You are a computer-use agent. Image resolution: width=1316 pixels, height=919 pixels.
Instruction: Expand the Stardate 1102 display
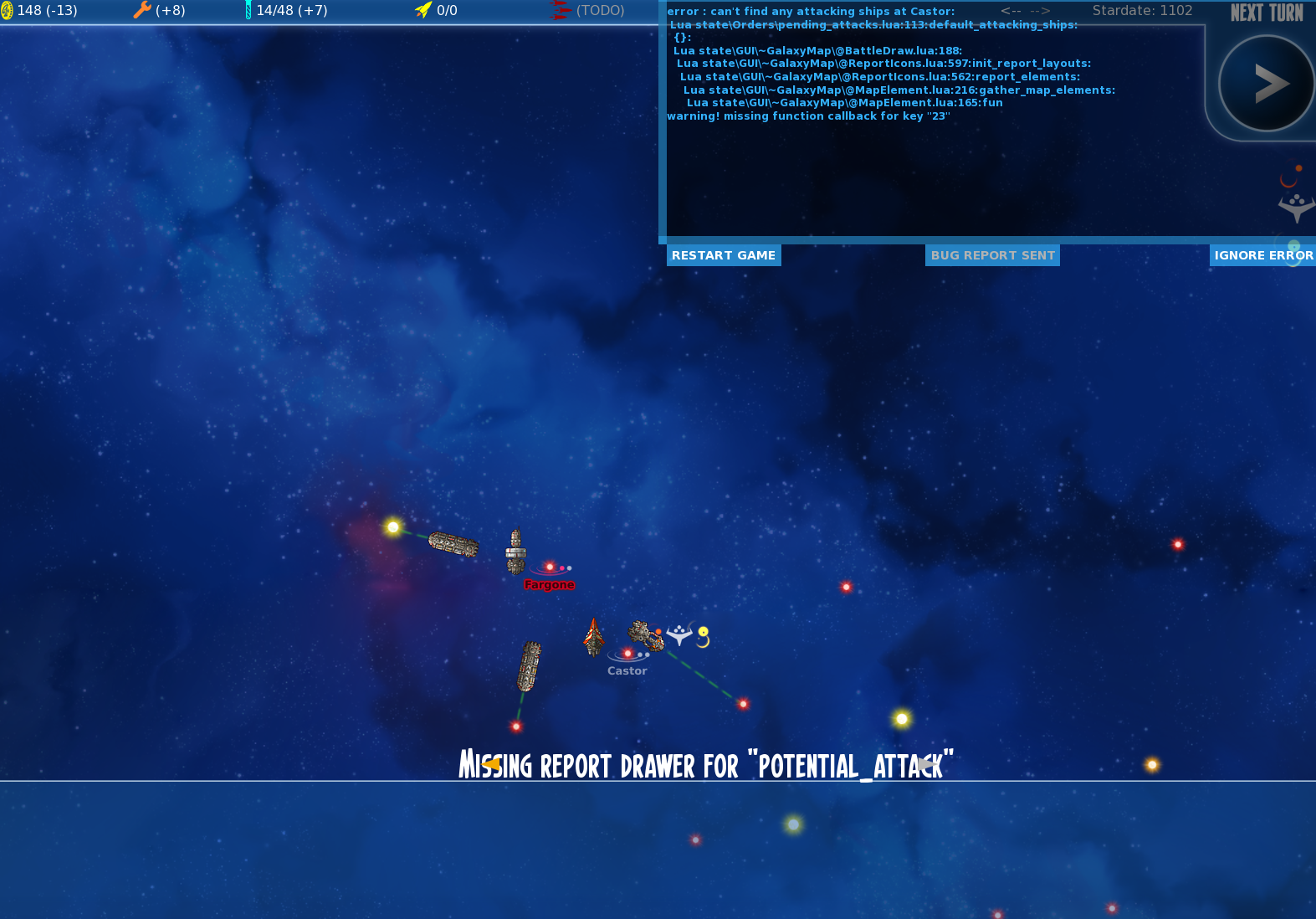1142,11
